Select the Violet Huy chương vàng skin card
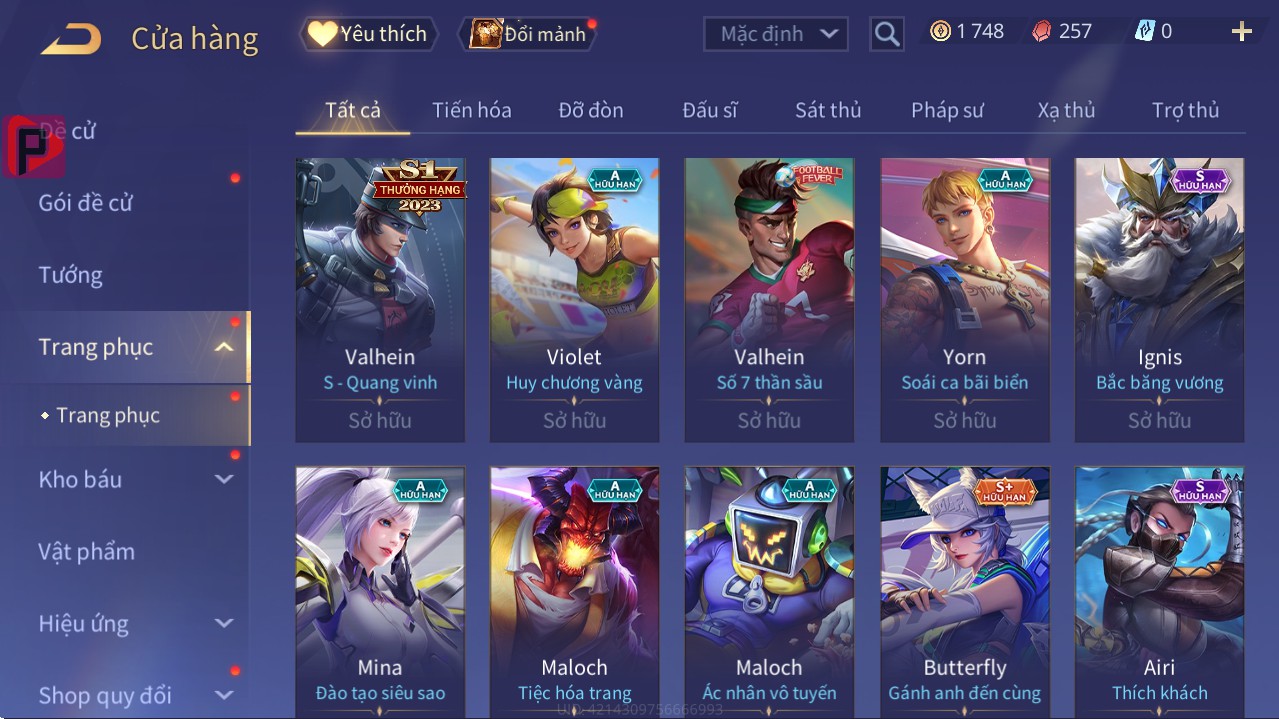This screenshot has width=1279, height=719. tap(574, 299)
